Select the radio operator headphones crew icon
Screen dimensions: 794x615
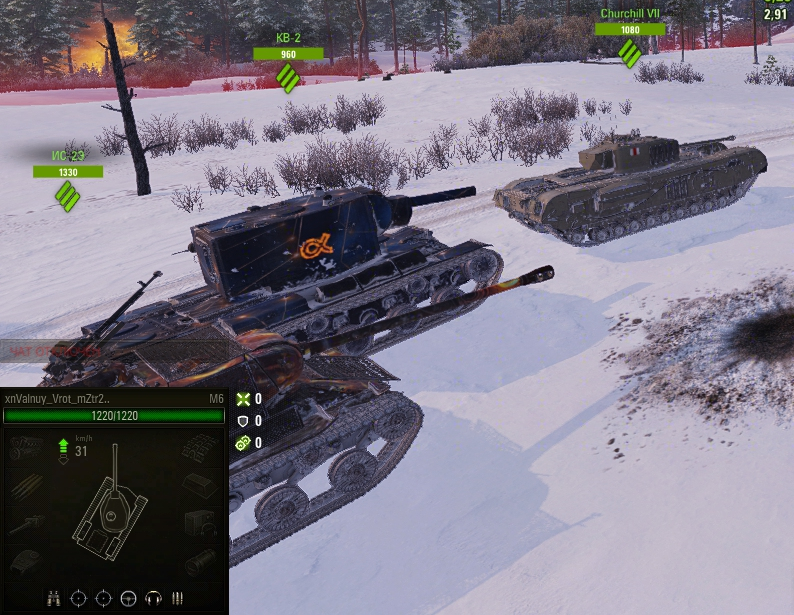(153, 598)
